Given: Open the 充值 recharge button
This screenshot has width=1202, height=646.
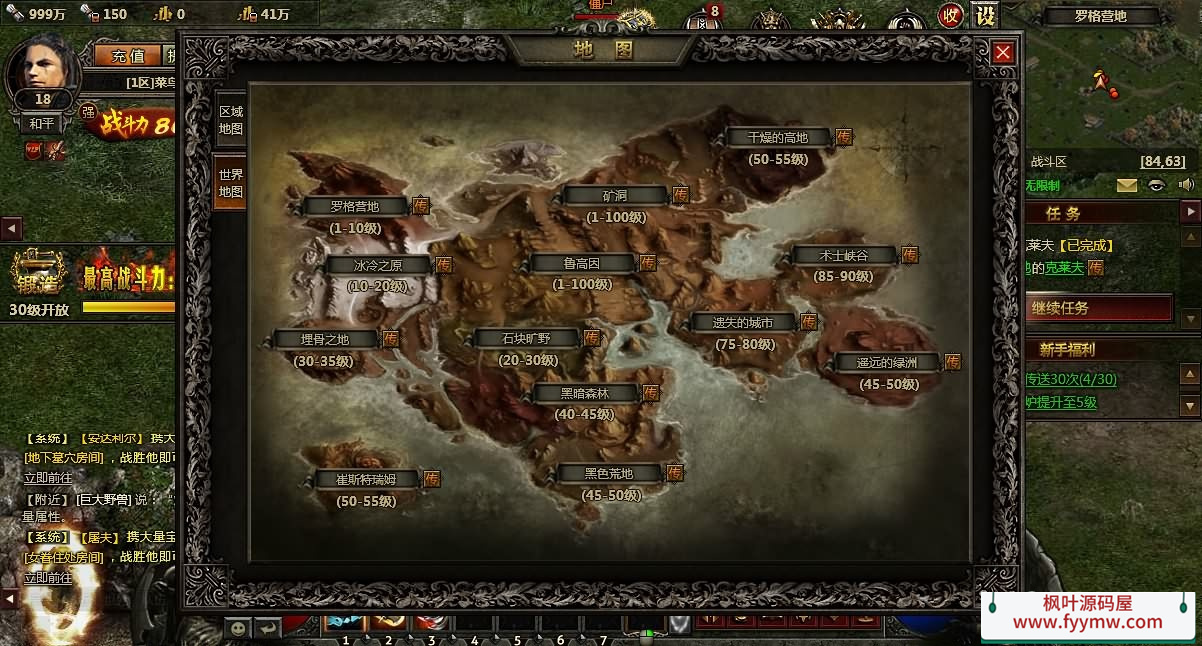Looking at the screenshot, I should [x=128, y=56].
